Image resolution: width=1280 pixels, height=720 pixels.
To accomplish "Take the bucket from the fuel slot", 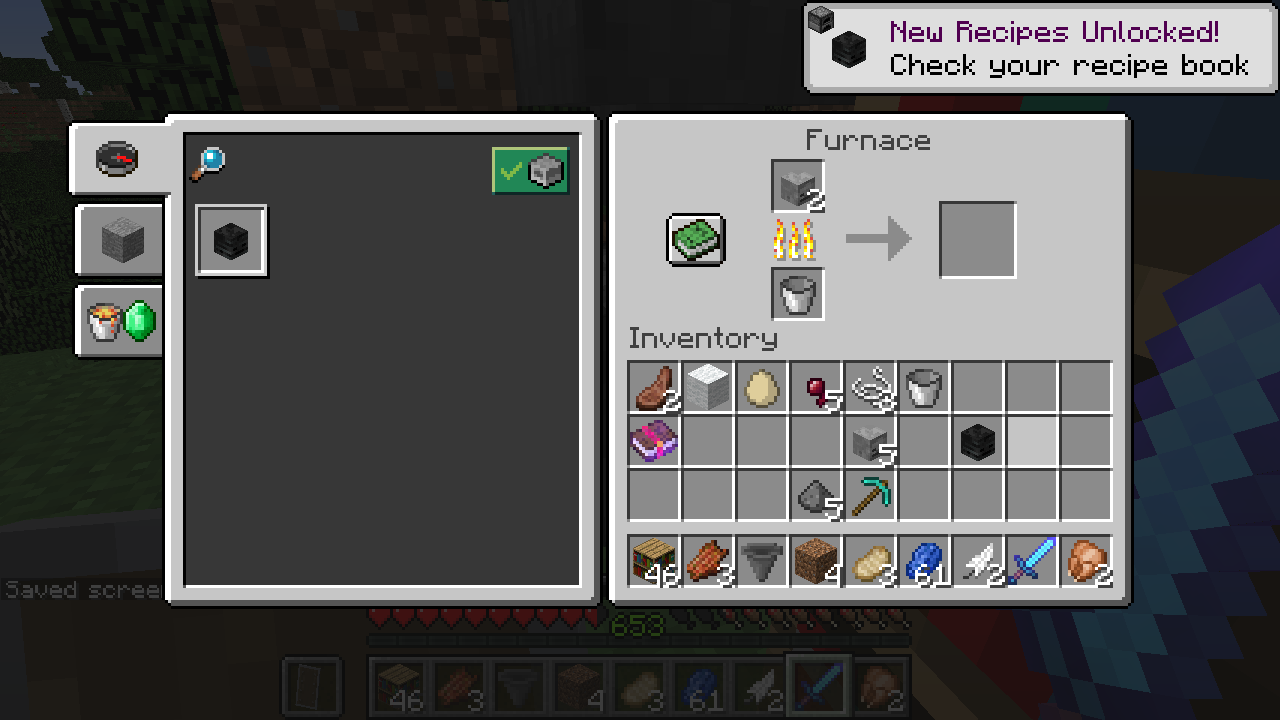I will tap(798, 294).
